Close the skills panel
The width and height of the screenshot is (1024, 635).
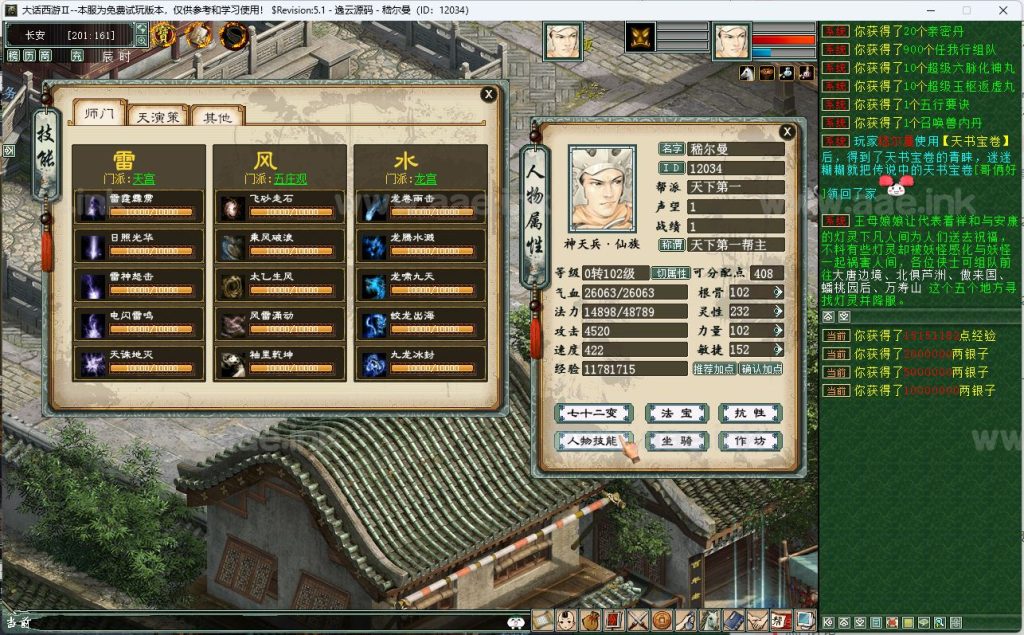(488, 94)
